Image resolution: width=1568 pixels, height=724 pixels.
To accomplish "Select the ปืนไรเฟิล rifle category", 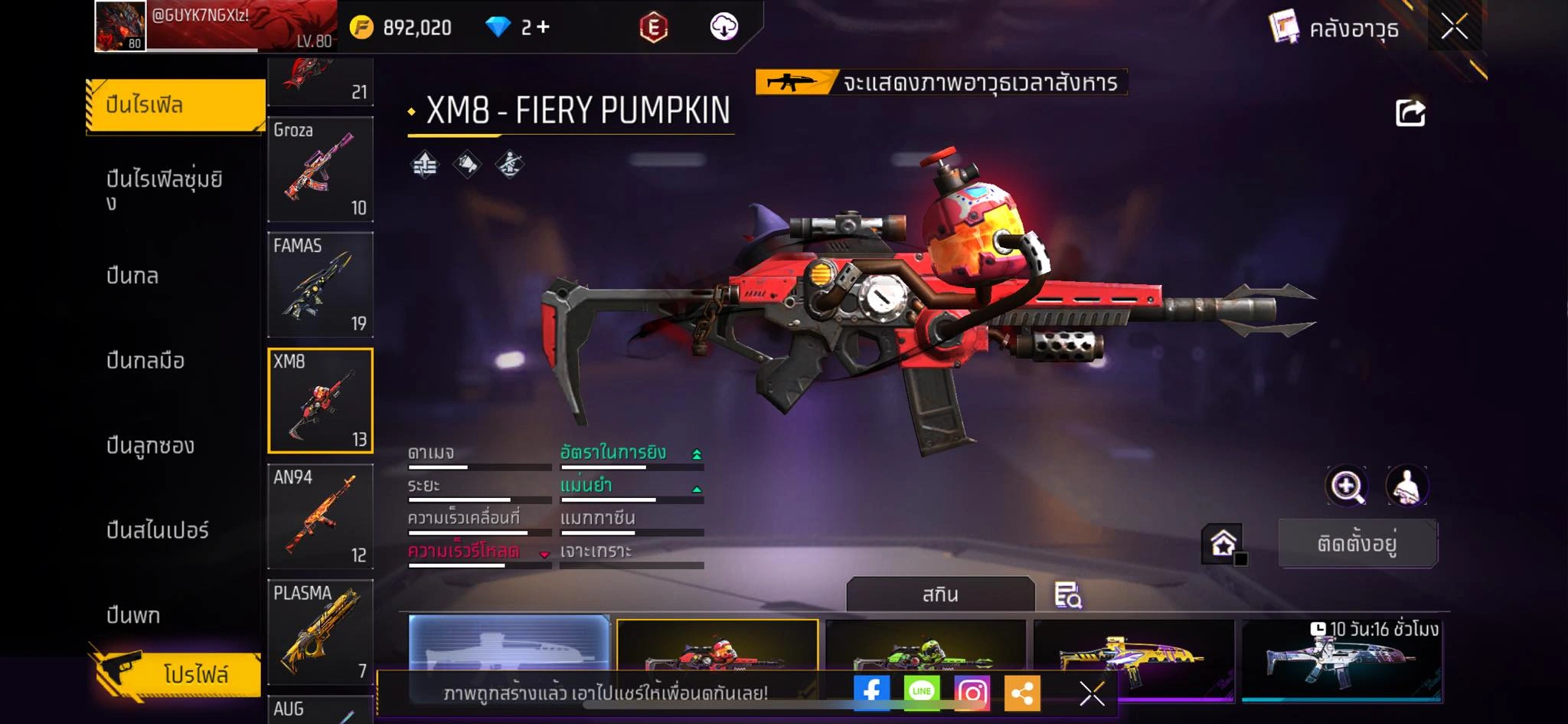I will pos(175,105).
